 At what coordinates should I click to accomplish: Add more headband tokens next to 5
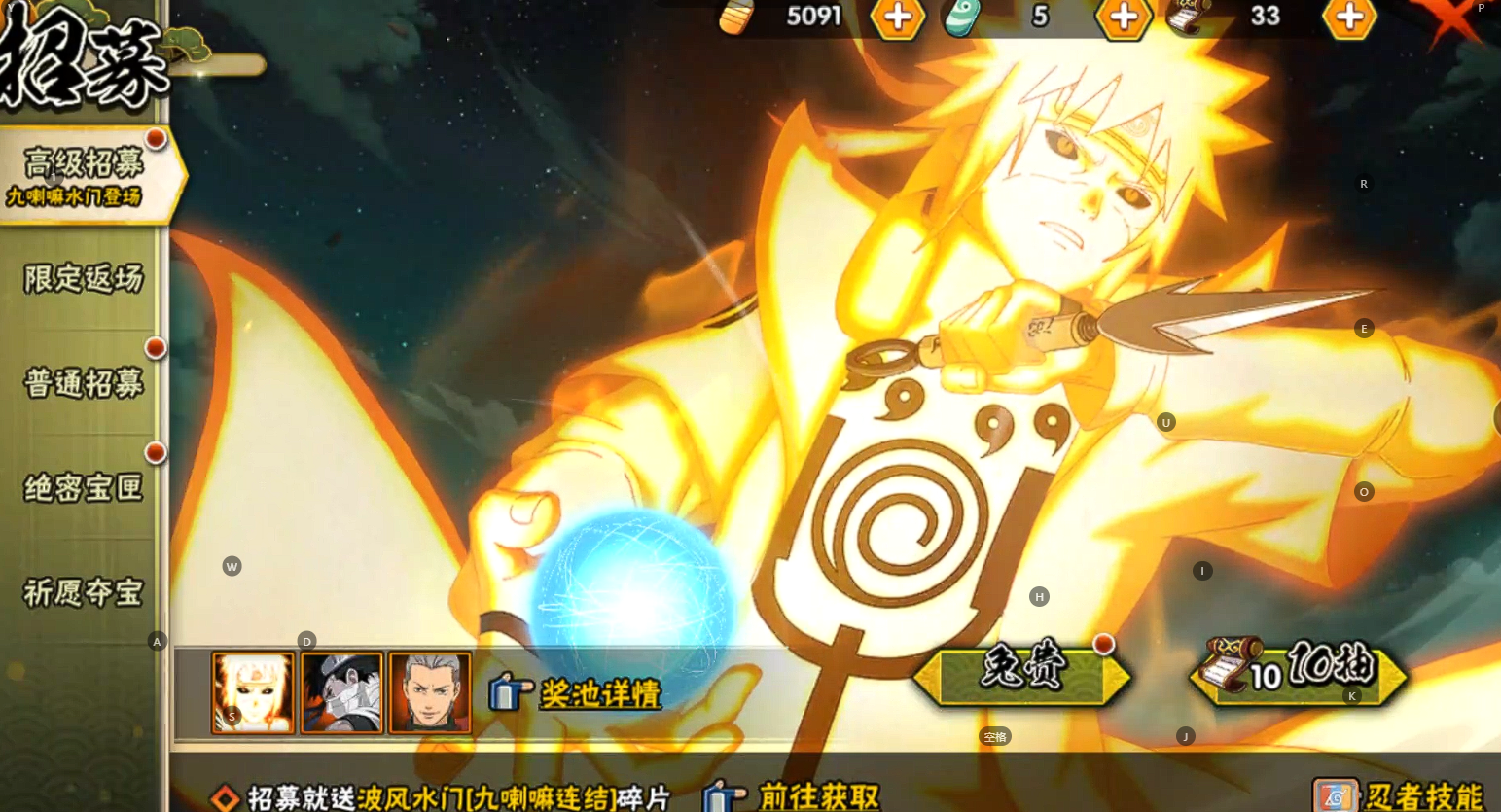click(x=1123, y=18)
